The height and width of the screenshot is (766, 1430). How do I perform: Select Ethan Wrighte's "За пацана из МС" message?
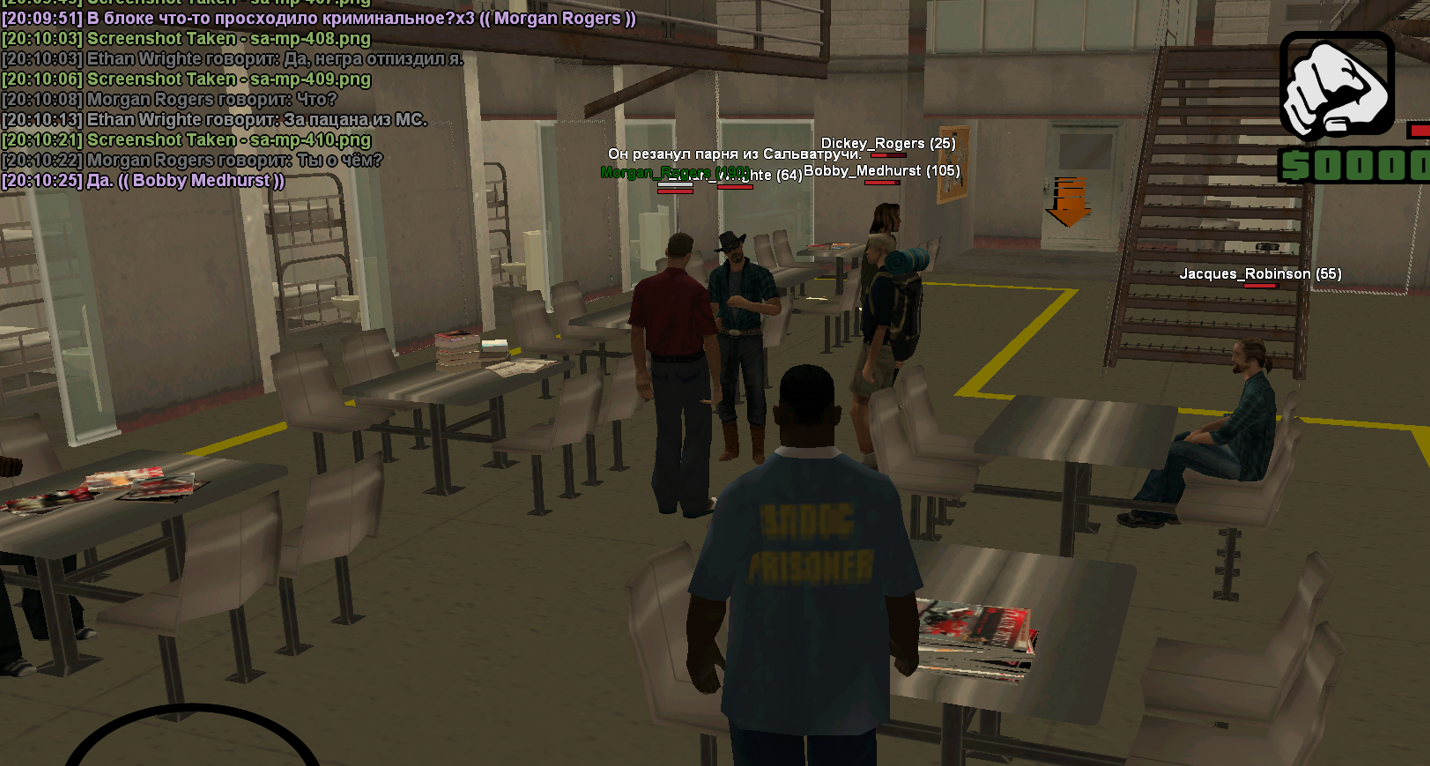214,120
